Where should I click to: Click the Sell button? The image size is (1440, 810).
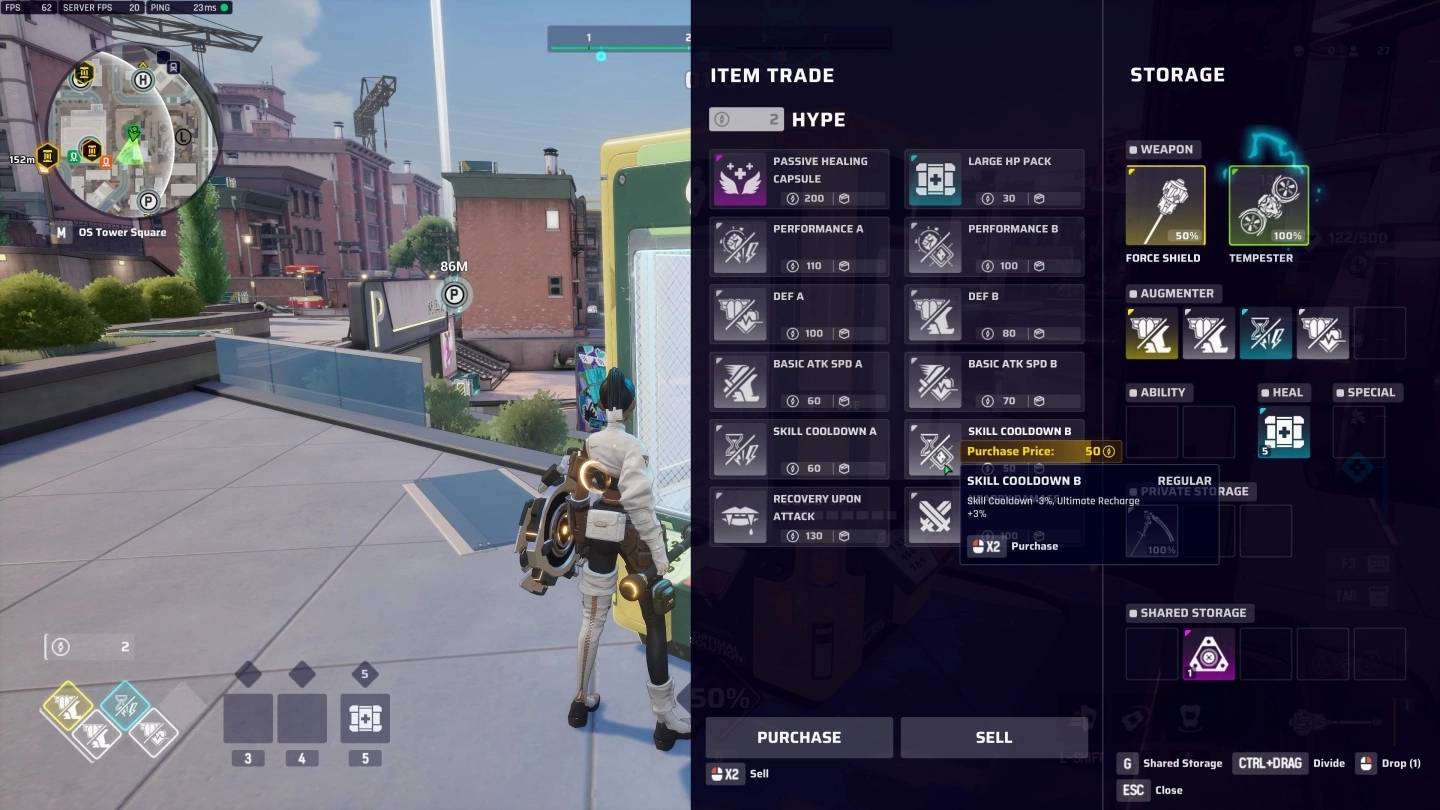point(993,737)
